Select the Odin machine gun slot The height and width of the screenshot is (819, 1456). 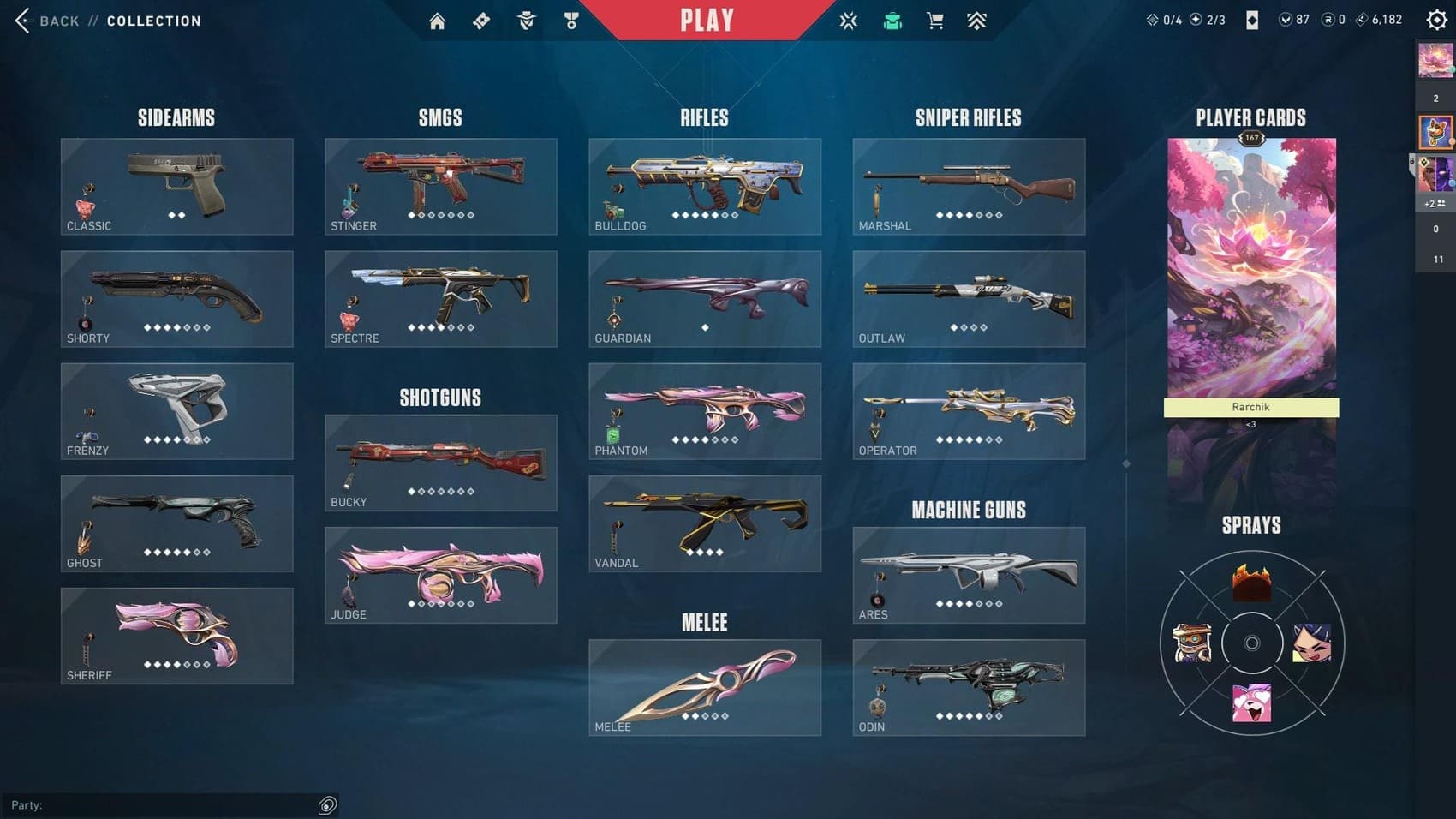click(x=969, y=687)
